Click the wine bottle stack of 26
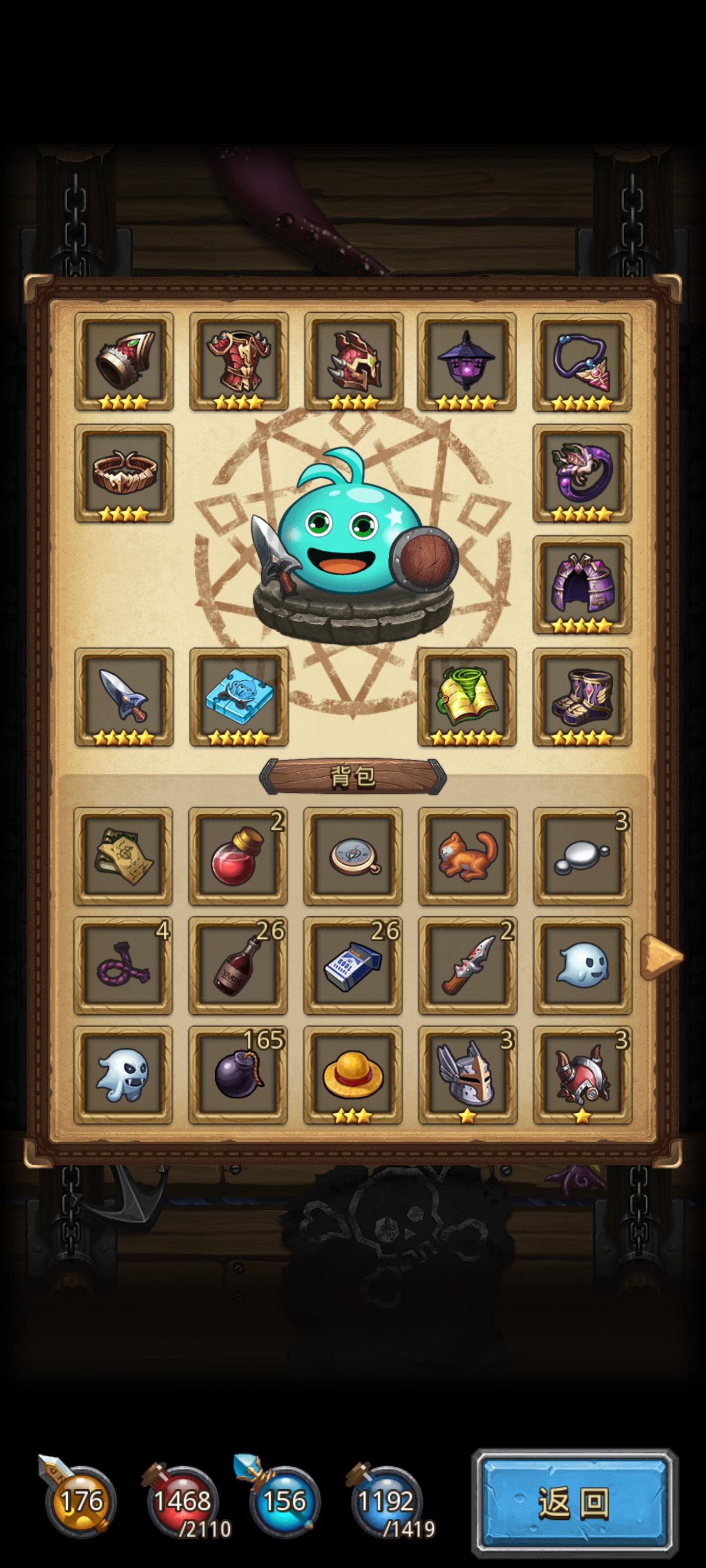Image resolution: width=706 pixels, height=1568 pixels. click(238, 968)
